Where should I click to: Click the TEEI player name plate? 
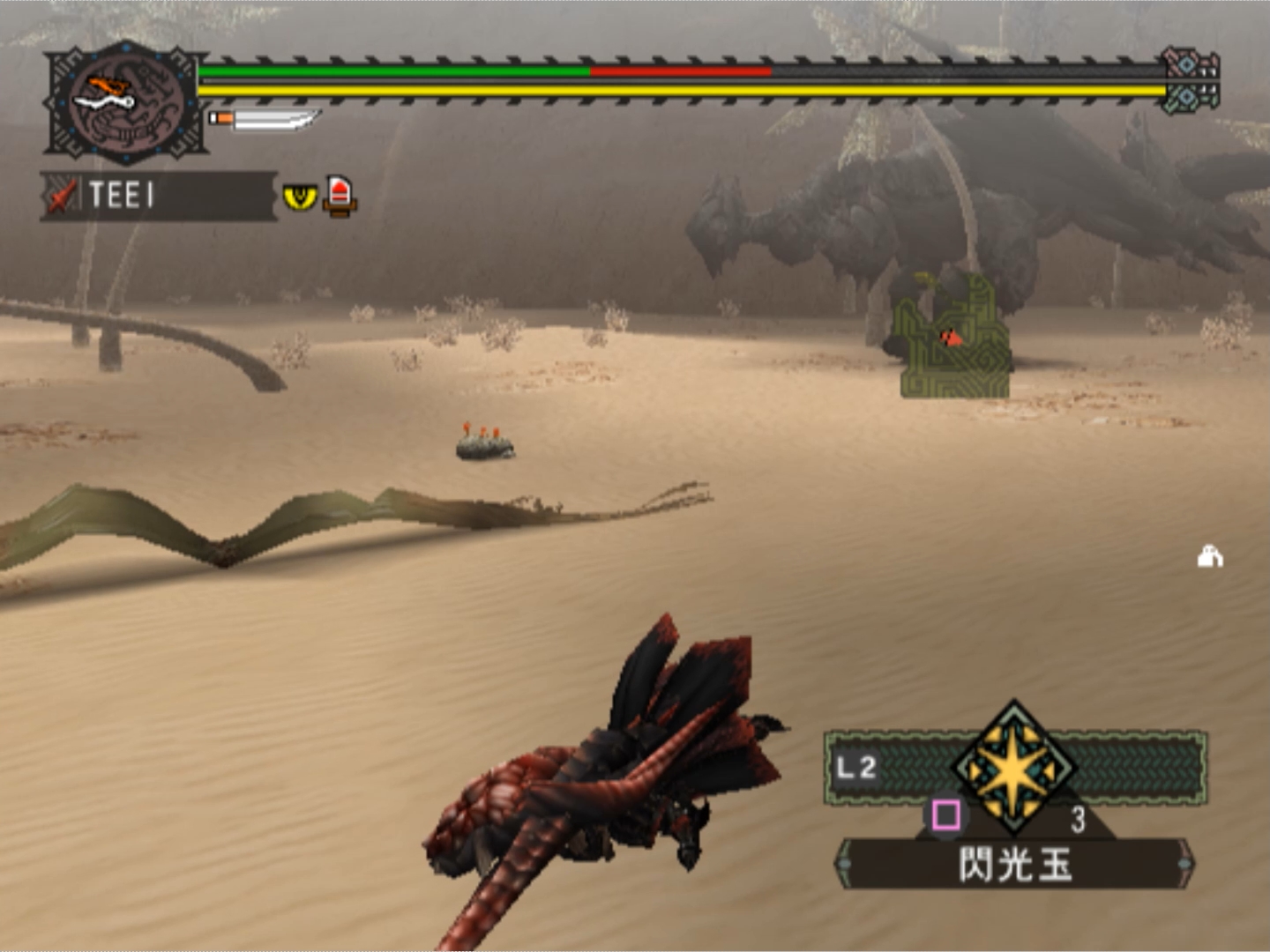[159, 195]
